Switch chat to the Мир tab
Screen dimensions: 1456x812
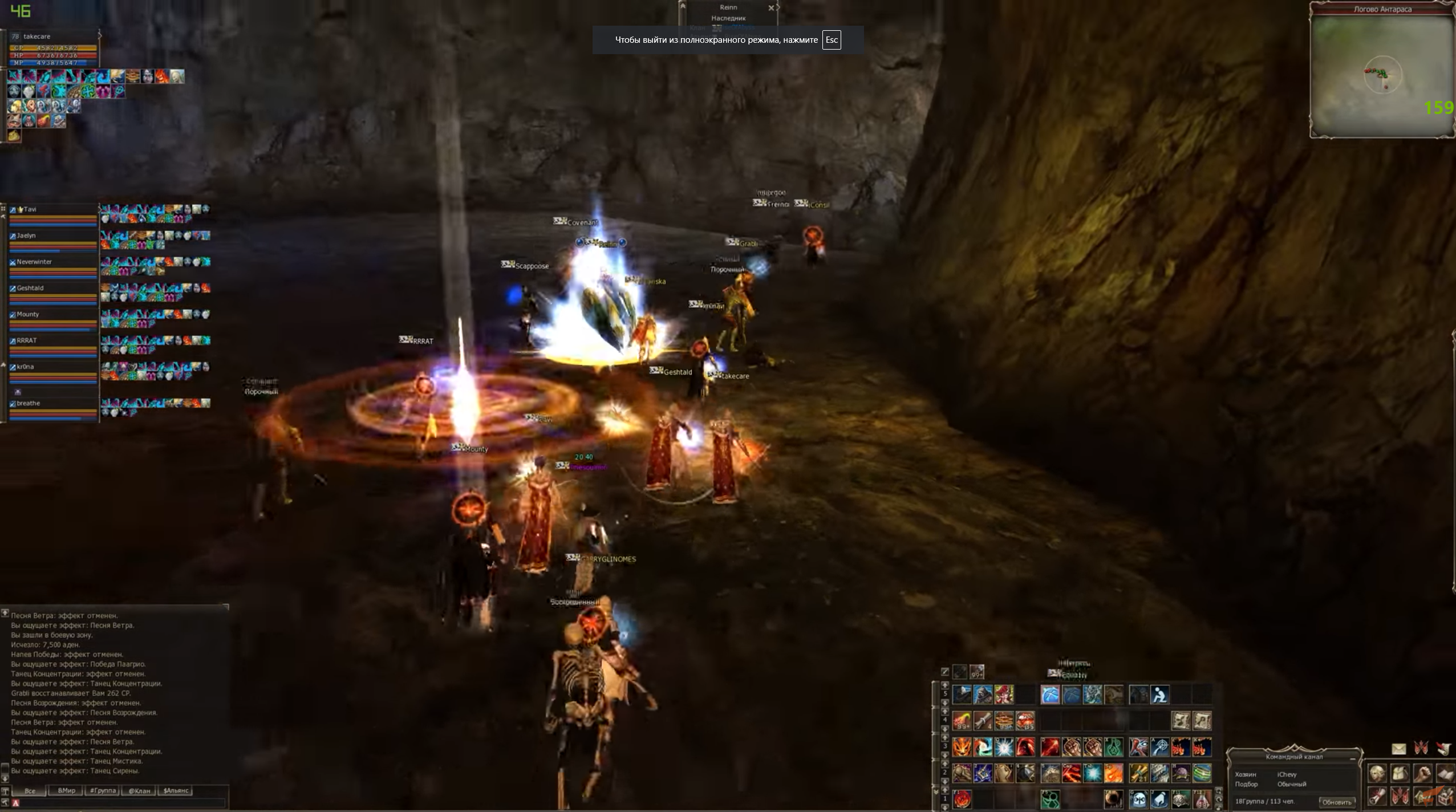66,791
